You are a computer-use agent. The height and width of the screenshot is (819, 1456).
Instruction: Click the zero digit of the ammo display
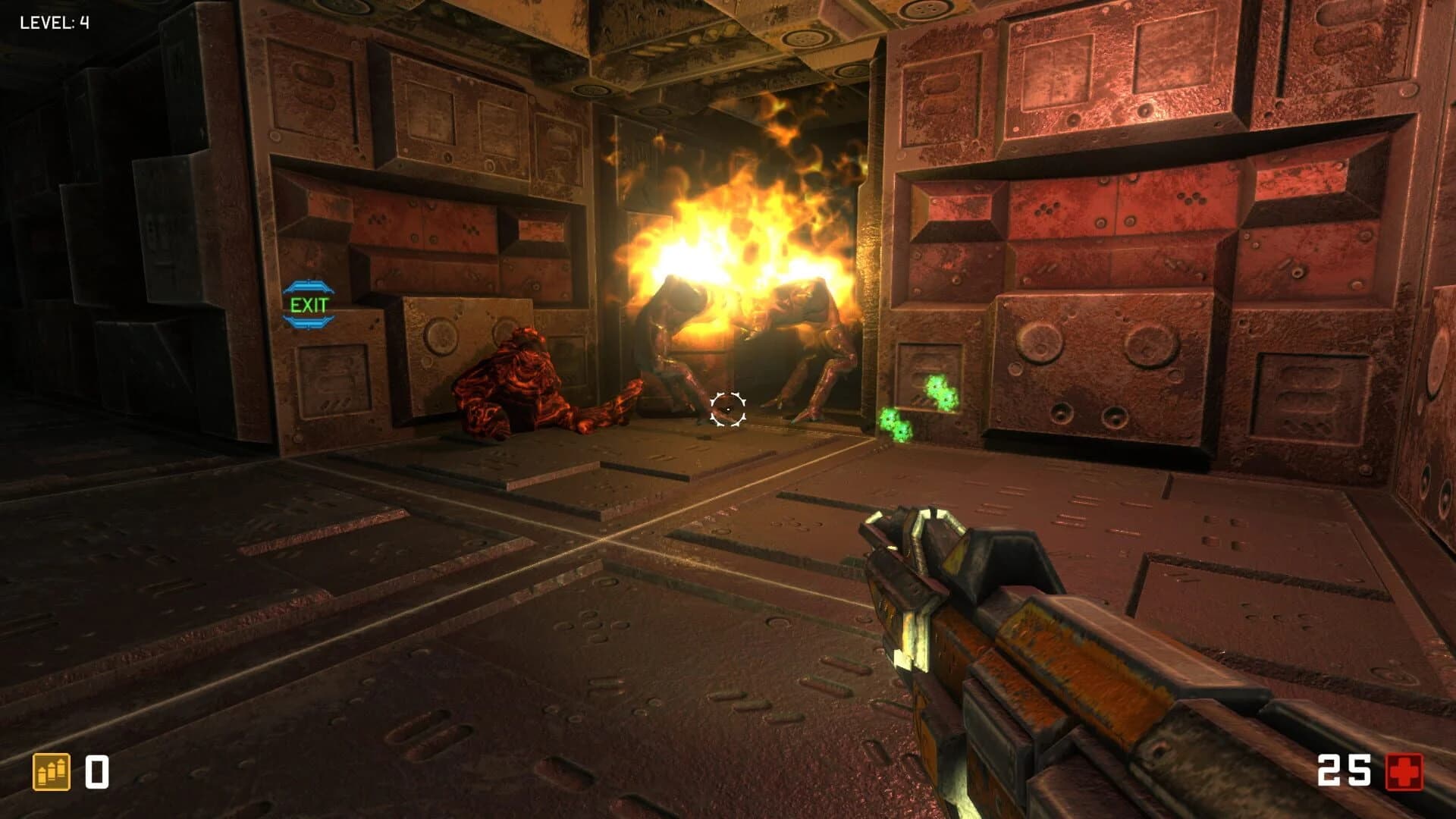click(x=97, y=770)
